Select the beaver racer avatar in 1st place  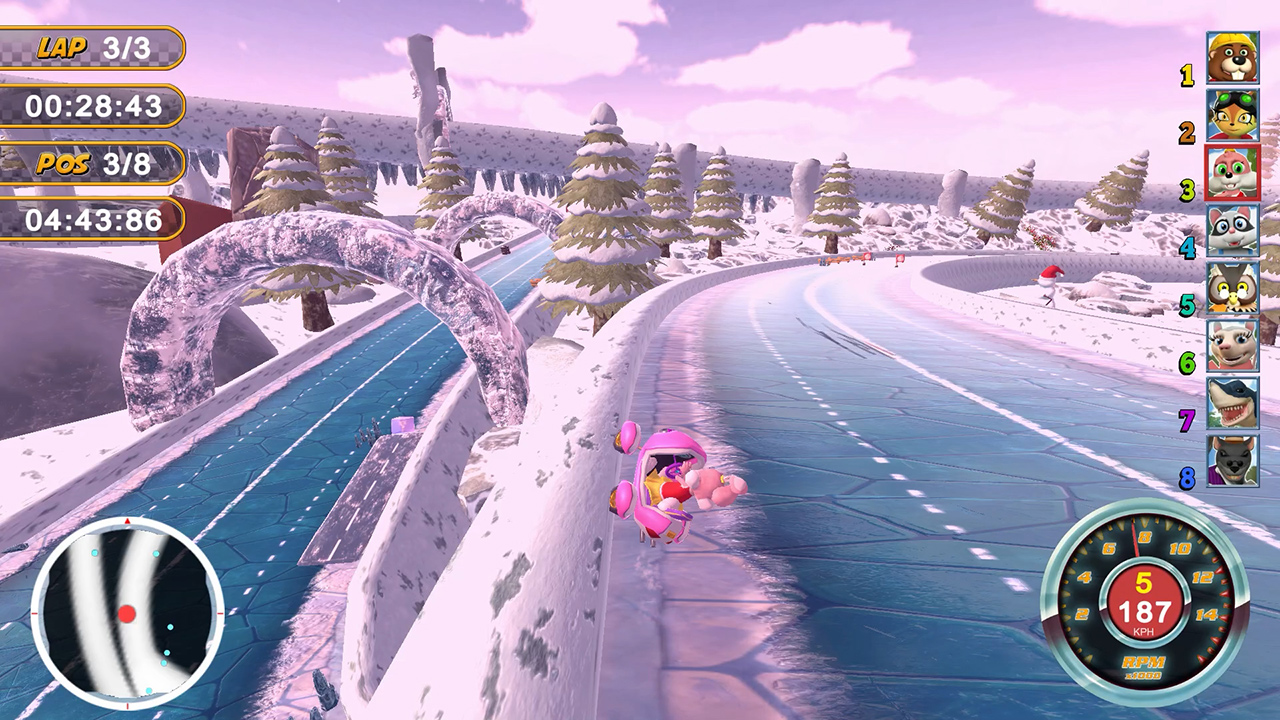coord(1232,55)
